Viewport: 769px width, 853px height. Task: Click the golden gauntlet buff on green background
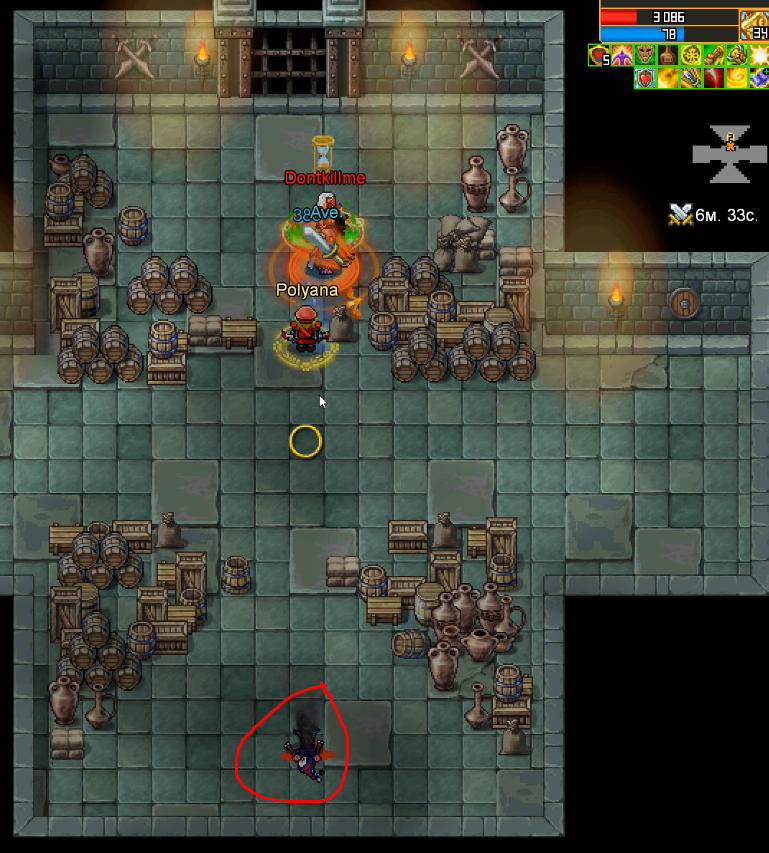pyautogui.click(x=737, y=56)
